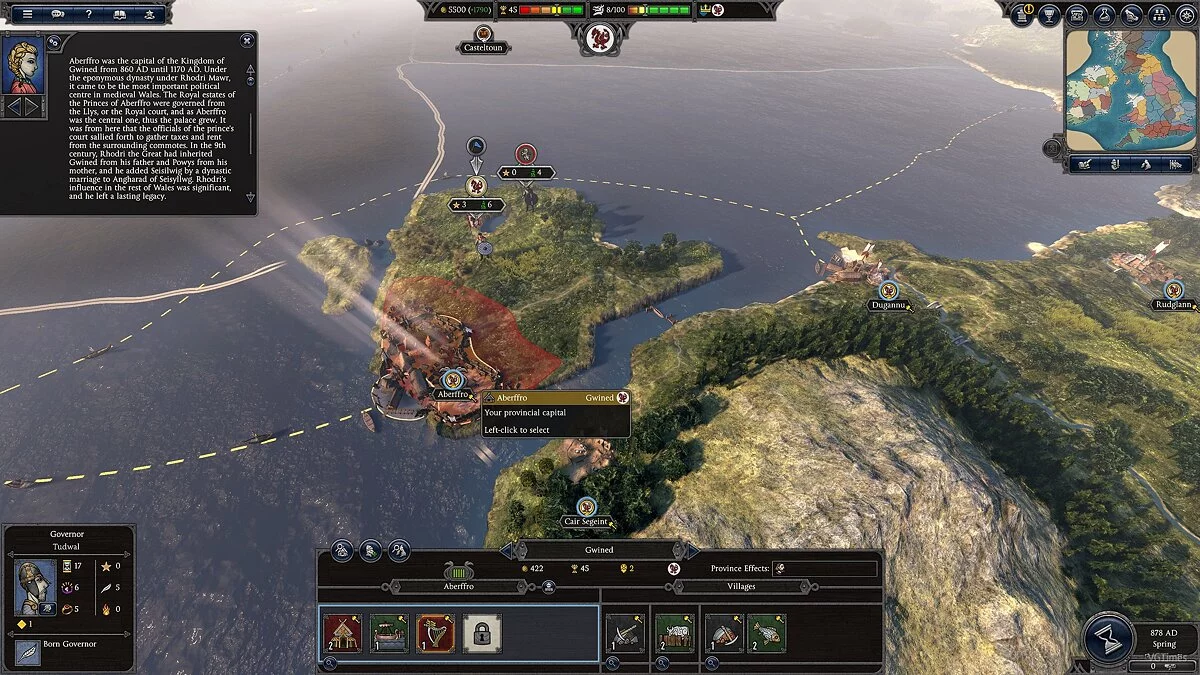The image size is (1200, 675).
Task: Select the harp building slot
Action: 435,633
